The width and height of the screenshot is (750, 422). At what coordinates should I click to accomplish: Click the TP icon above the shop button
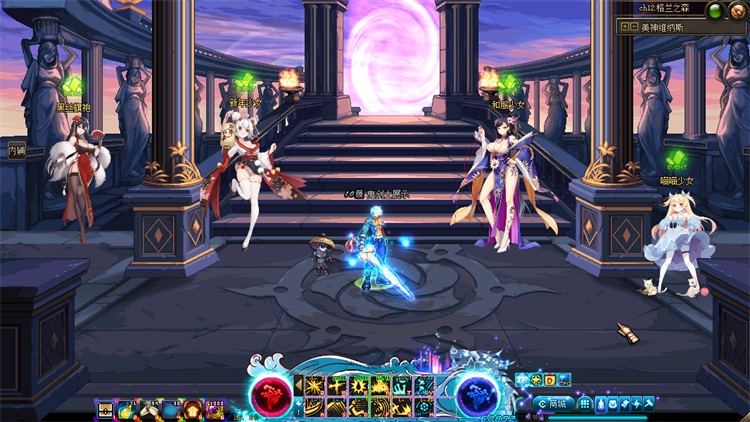click(523, 380)
